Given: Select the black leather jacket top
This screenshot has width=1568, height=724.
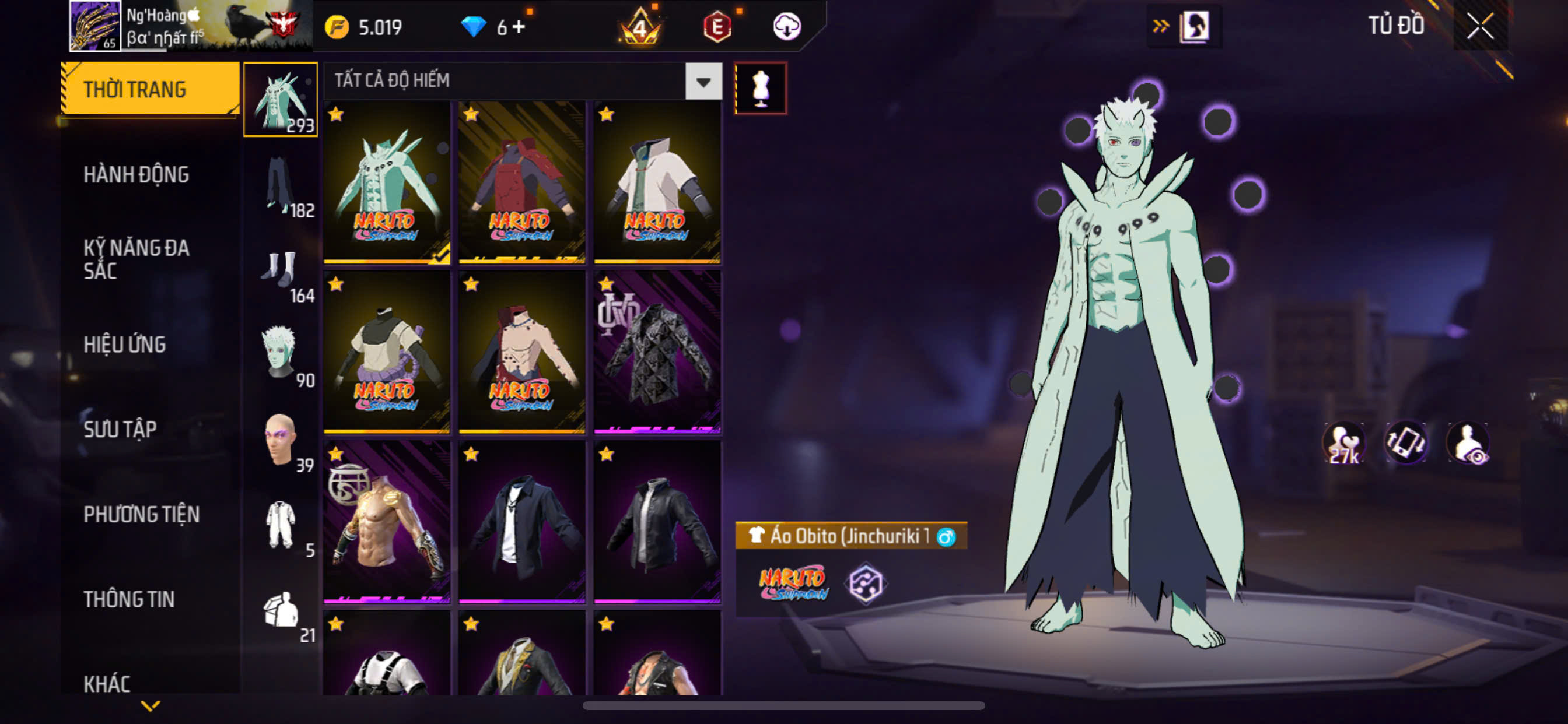Looking at the screenshot, I should pyautogui.click(x=657, y=522).
